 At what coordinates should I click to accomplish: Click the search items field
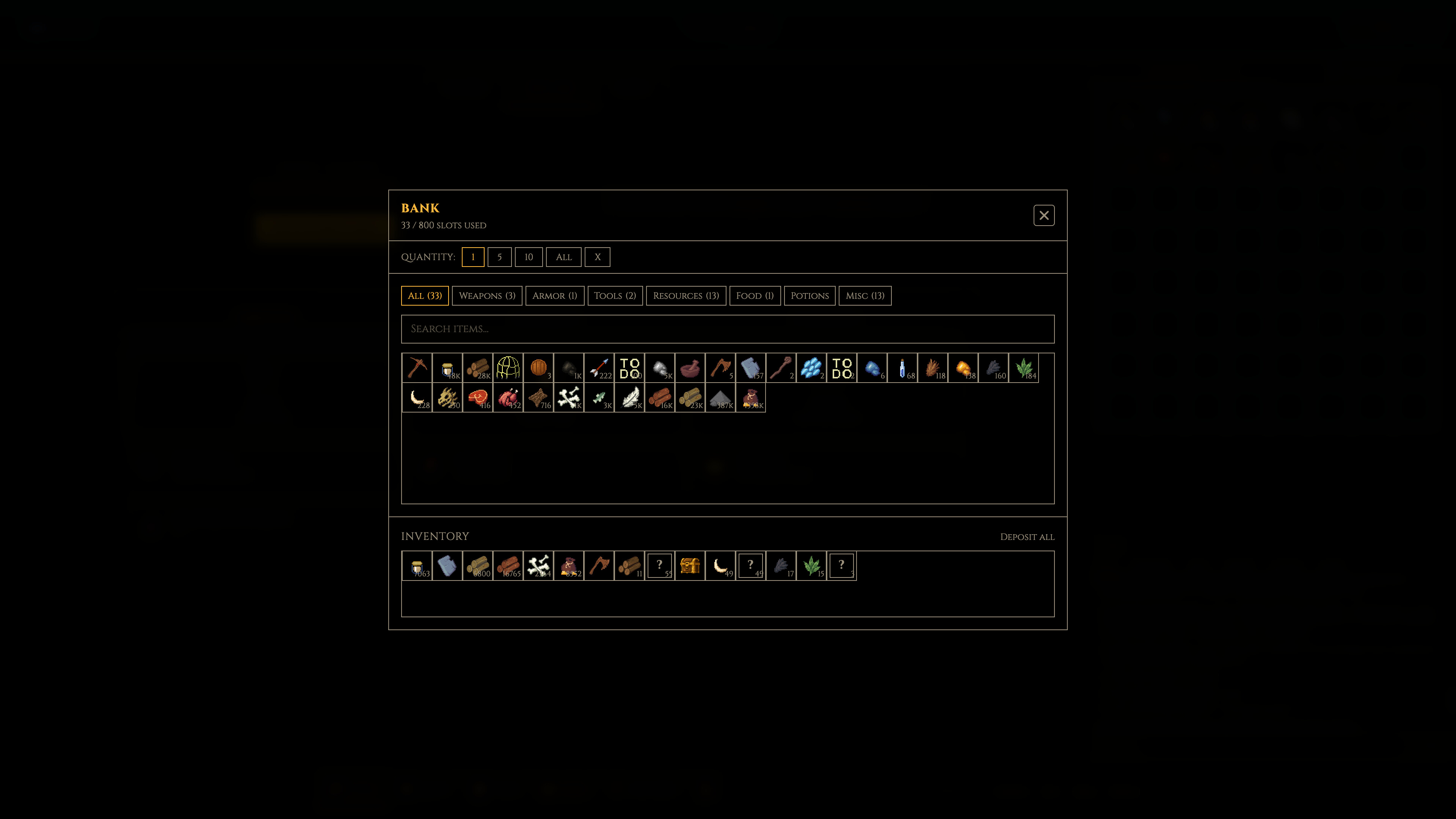pyautogui.click(x=728, y=329)
